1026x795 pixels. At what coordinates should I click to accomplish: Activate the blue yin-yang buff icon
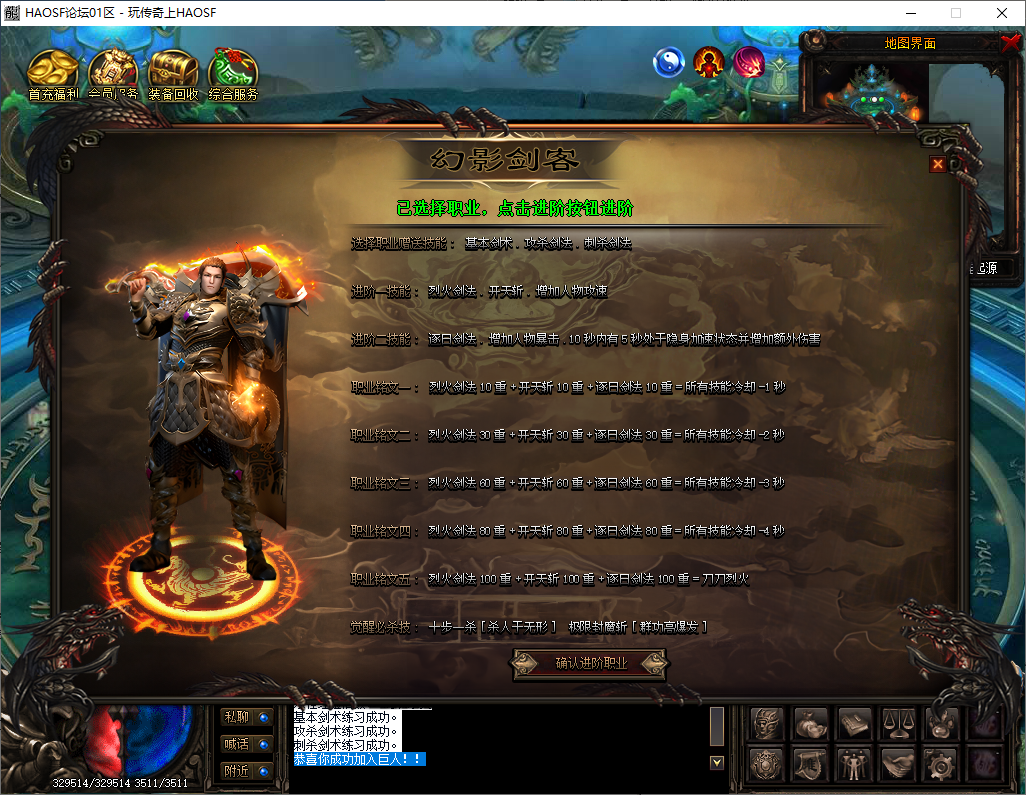pos(669,63)
